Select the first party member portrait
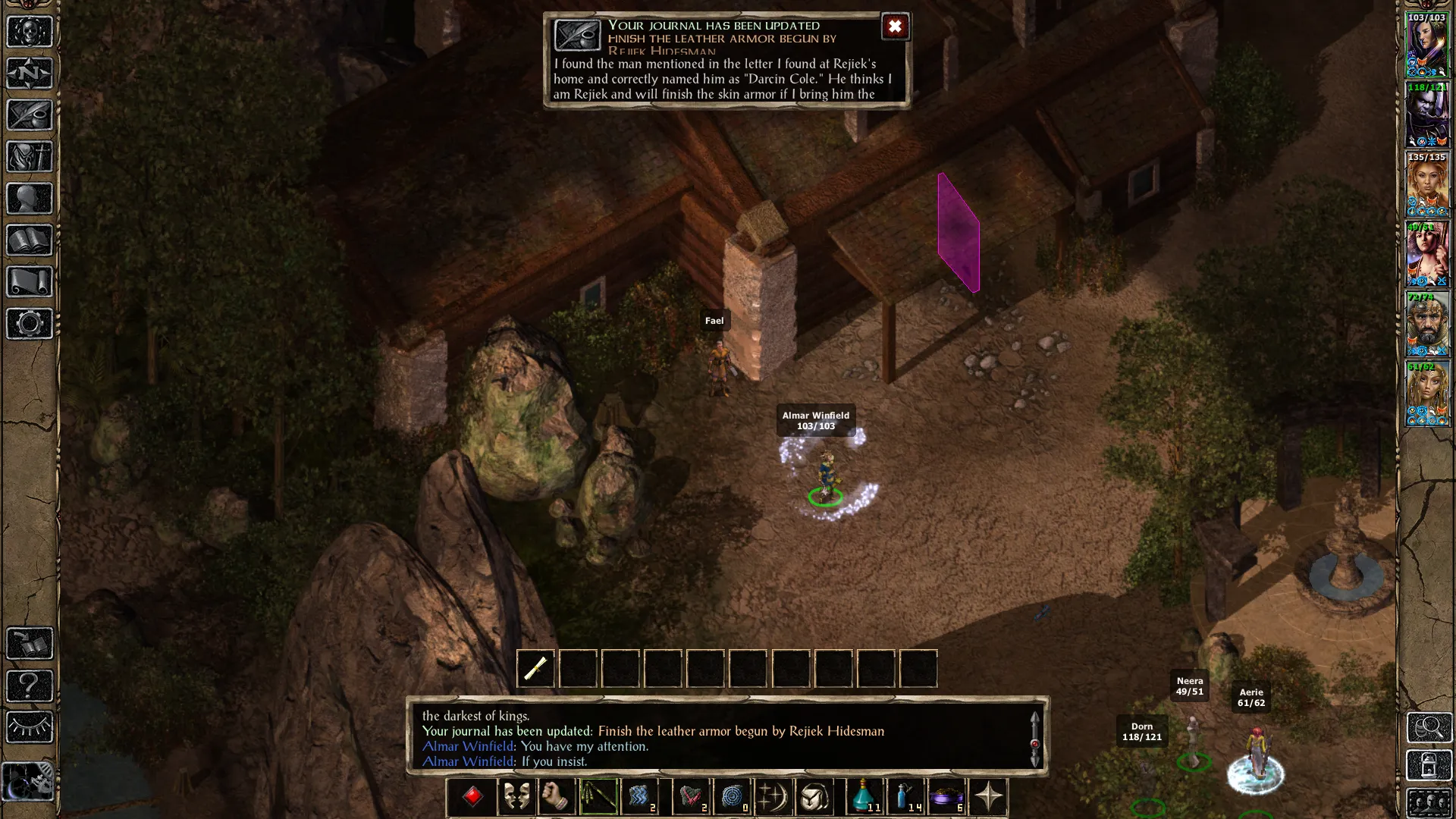This screenshot has width=1456, height=819. pyautogui.click(x=1427, y=45)
